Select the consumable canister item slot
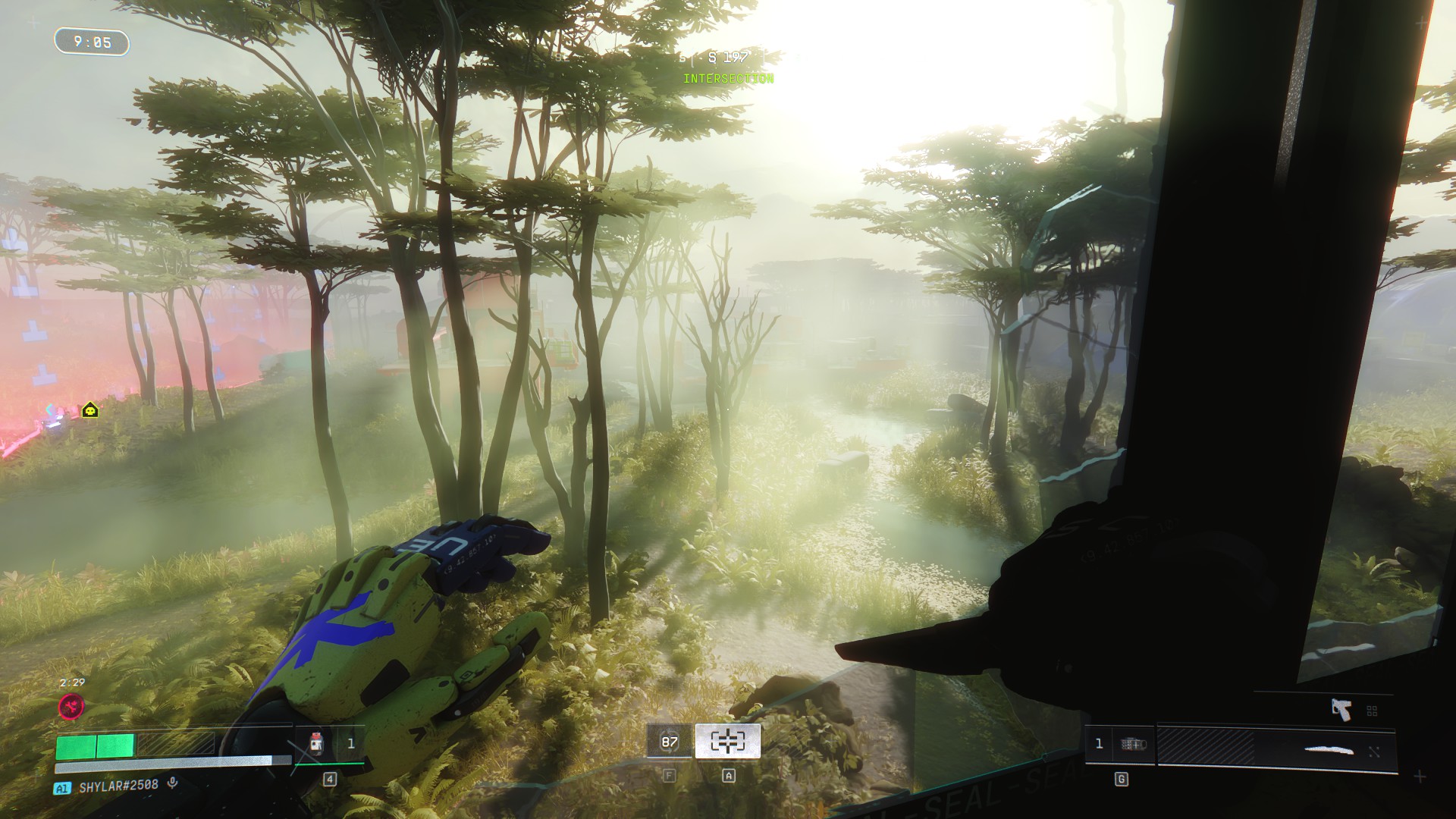Image resolution: width=1456 pixels, height=819 pixels. pos(316,743)
